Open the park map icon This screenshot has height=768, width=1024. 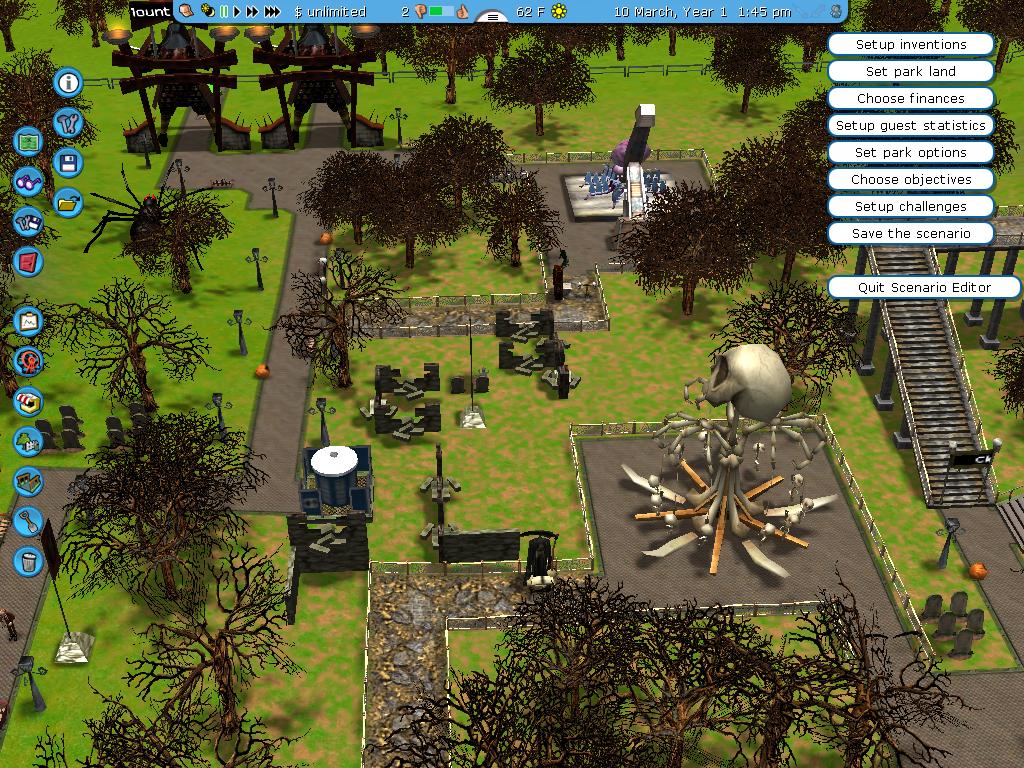pyautogui.click(x=29, y=141)
